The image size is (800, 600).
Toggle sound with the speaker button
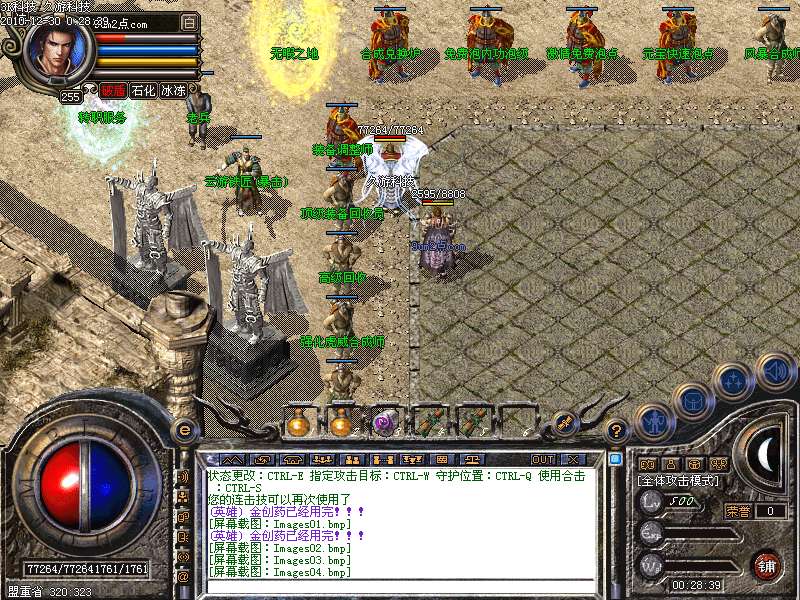point(775,371)
